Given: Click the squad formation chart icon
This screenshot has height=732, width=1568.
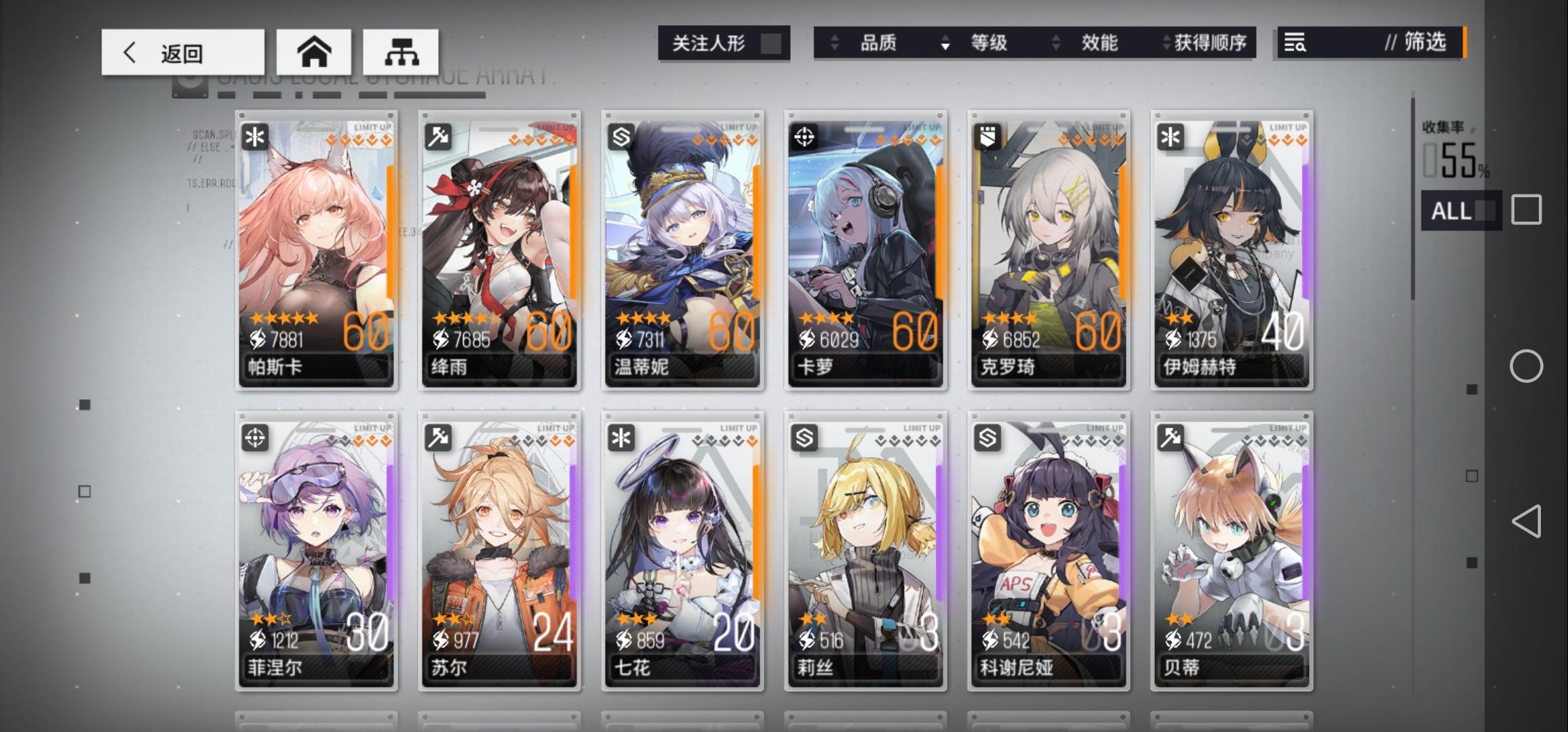Looking at the screenshot, I should [x=403, y=52].
